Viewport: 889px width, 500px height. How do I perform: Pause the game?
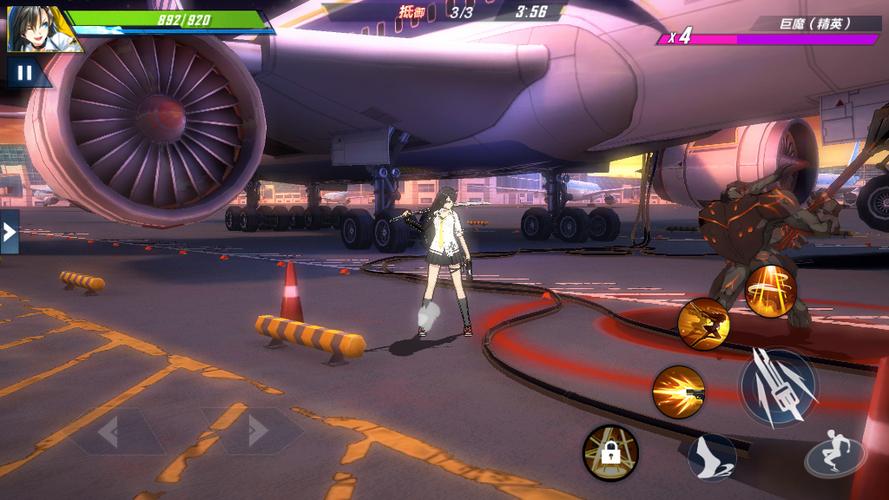tap(22, 71)
